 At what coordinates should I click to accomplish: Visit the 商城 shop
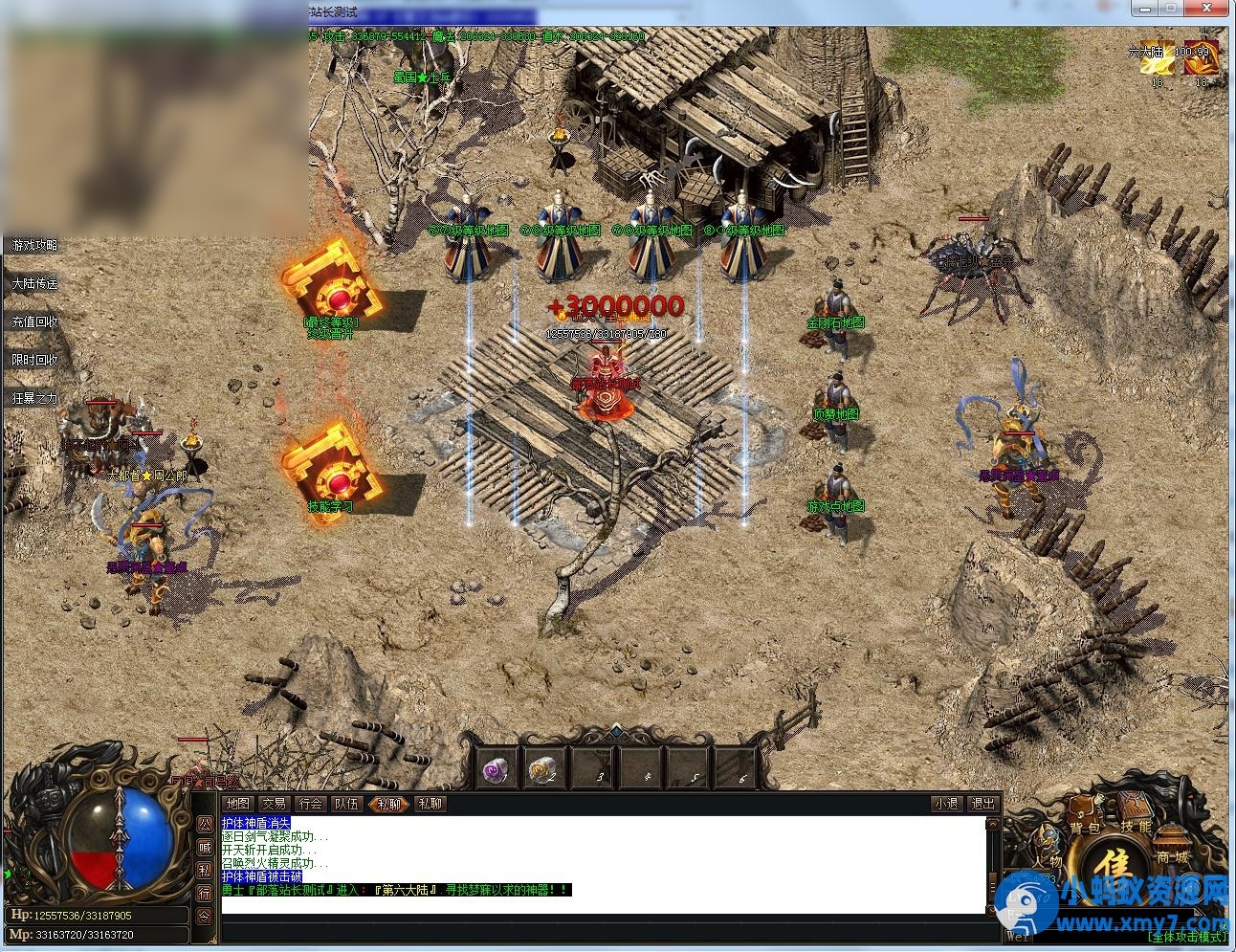pos(1172,857)
